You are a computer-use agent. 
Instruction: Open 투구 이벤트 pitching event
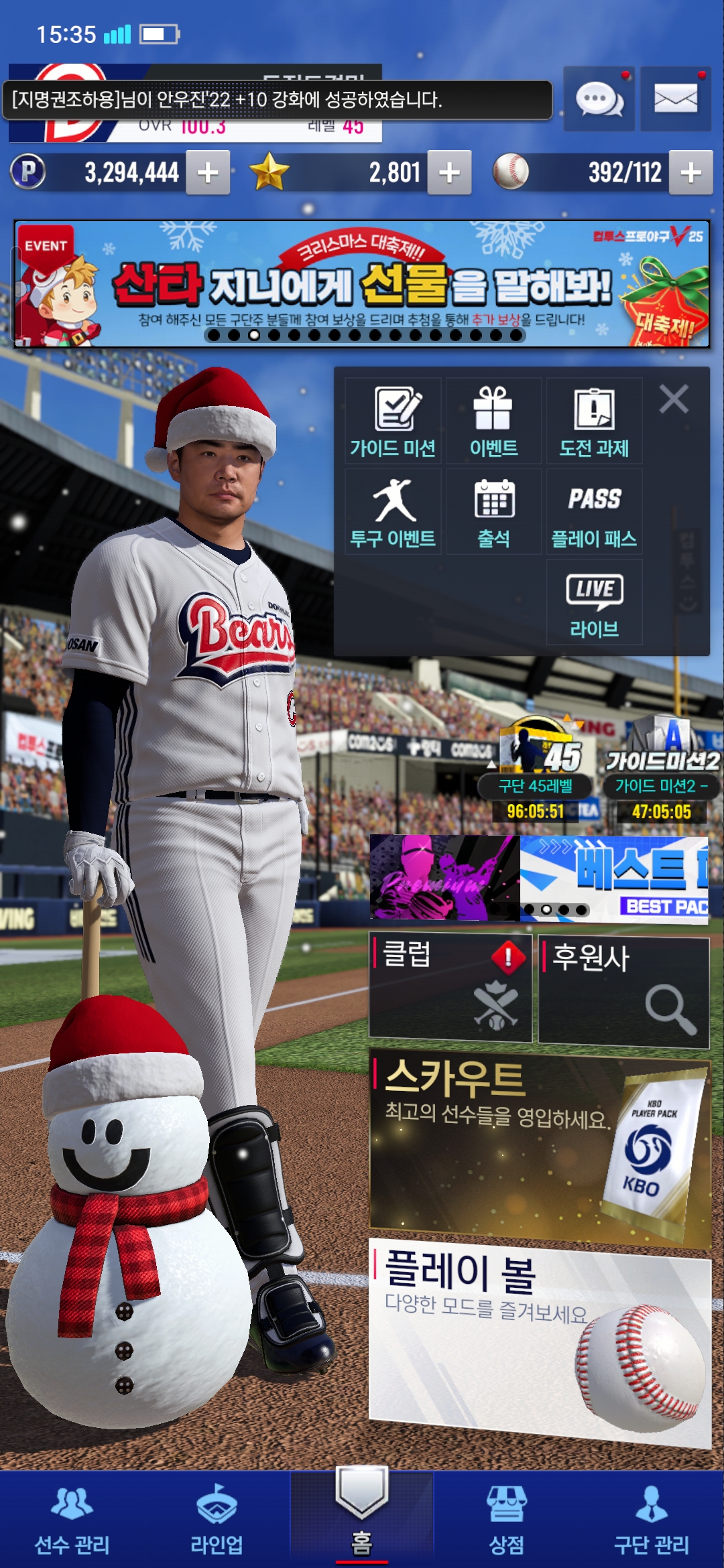(393, 512)
